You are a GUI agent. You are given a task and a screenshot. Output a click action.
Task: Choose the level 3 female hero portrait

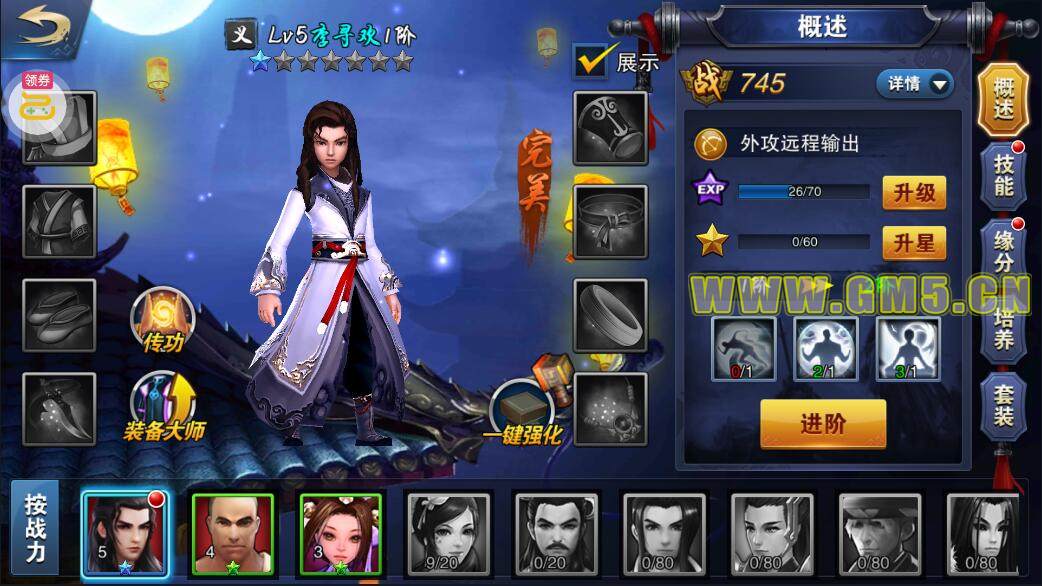tap(340, 535)
